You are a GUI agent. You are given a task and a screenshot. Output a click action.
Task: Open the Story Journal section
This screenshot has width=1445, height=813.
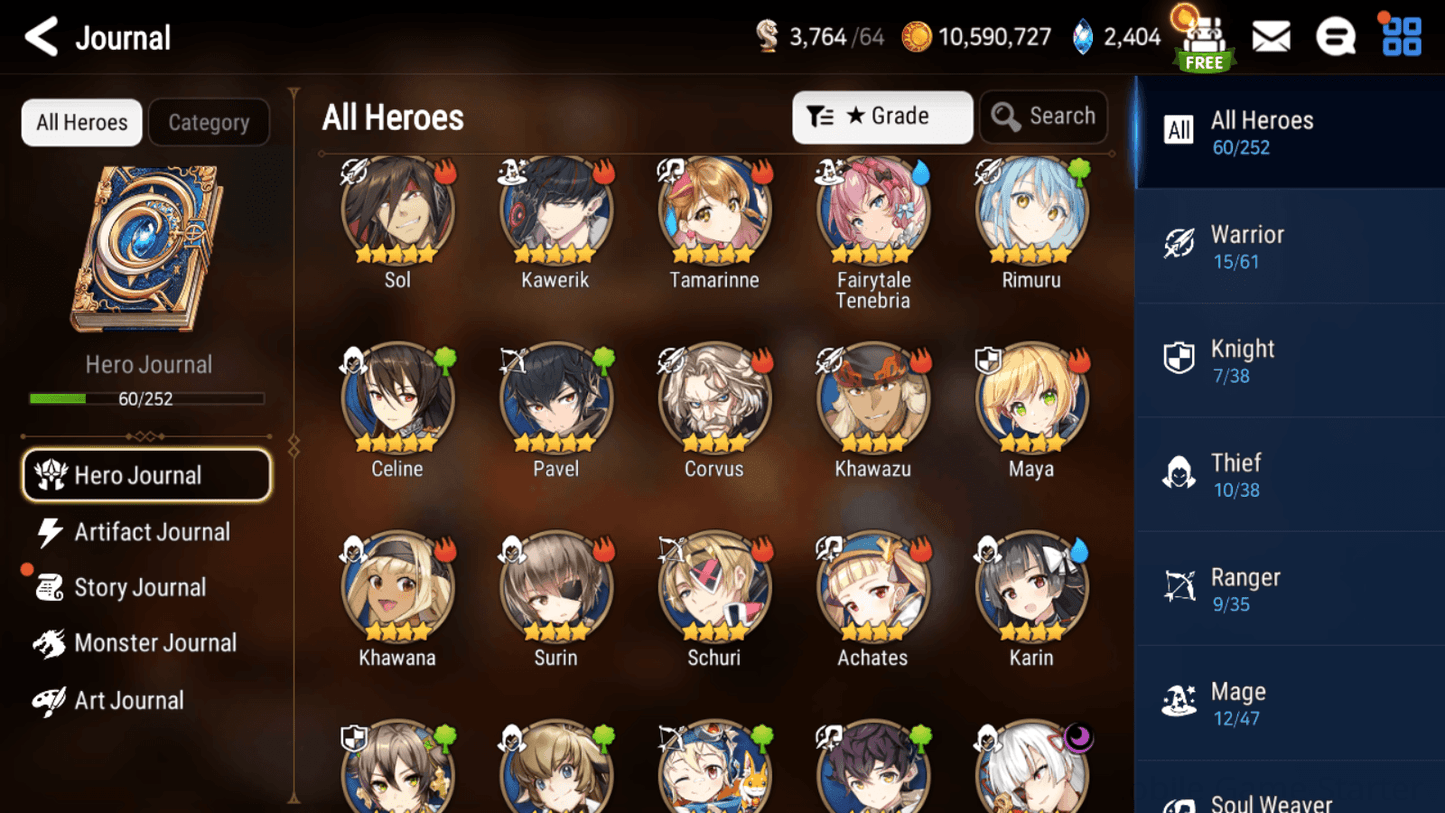(x=140, y=587)
